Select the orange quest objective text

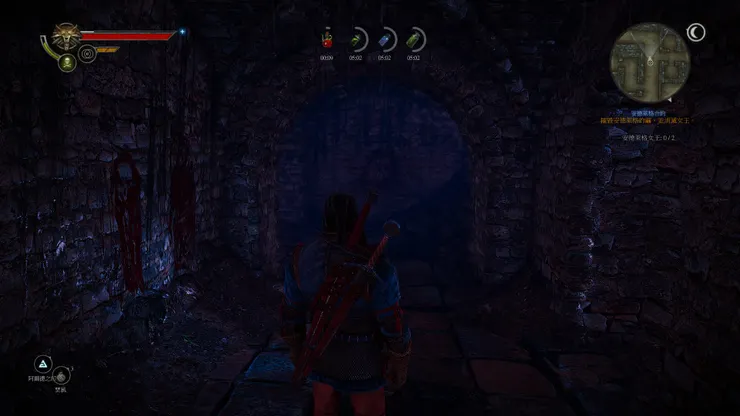[645, 120]
